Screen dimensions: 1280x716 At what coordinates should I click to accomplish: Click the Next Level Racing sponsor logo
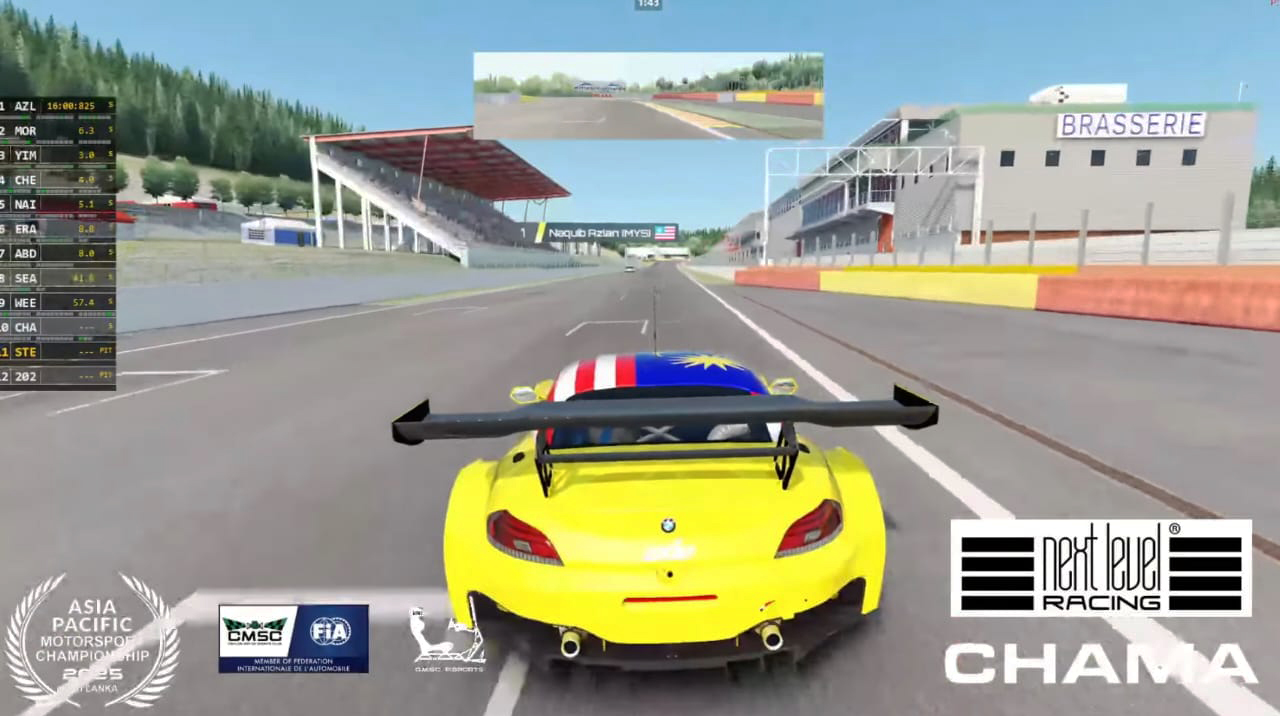(x=1100, y=567)
